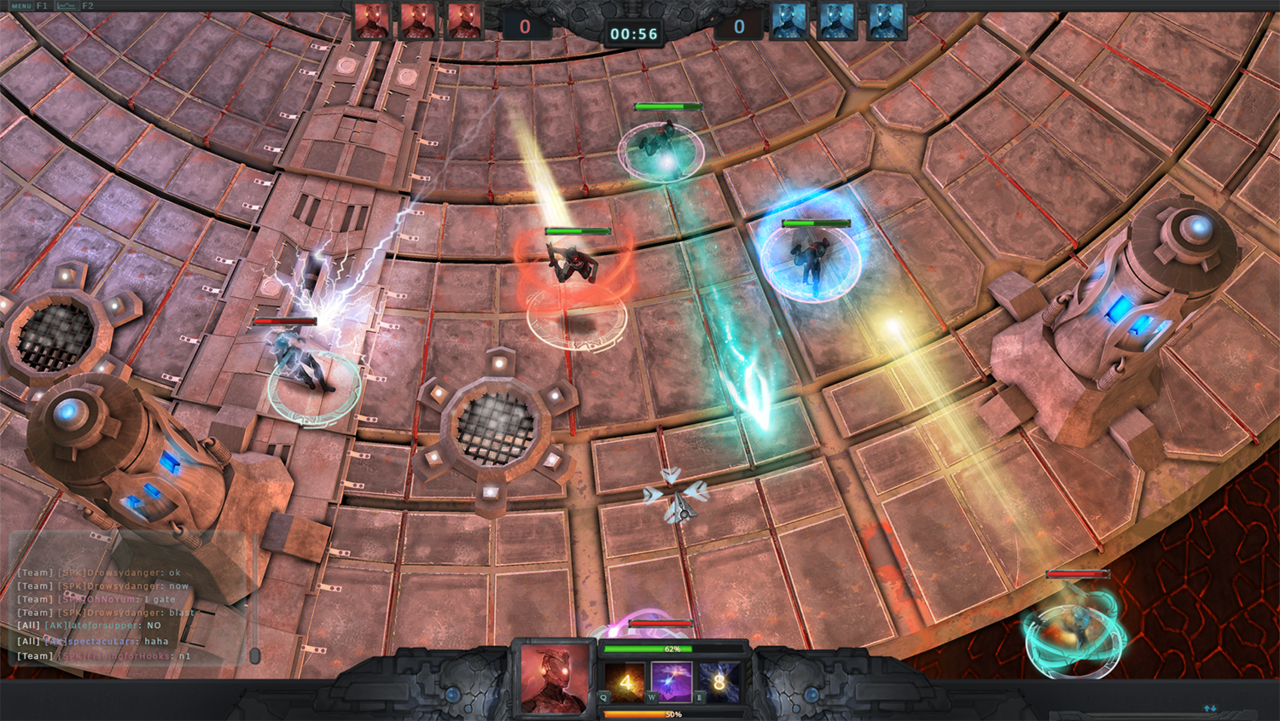This screenshot has height=721, width=1280.
Task: Click the chat log scrollbar handle
Action: pos(255,655)
